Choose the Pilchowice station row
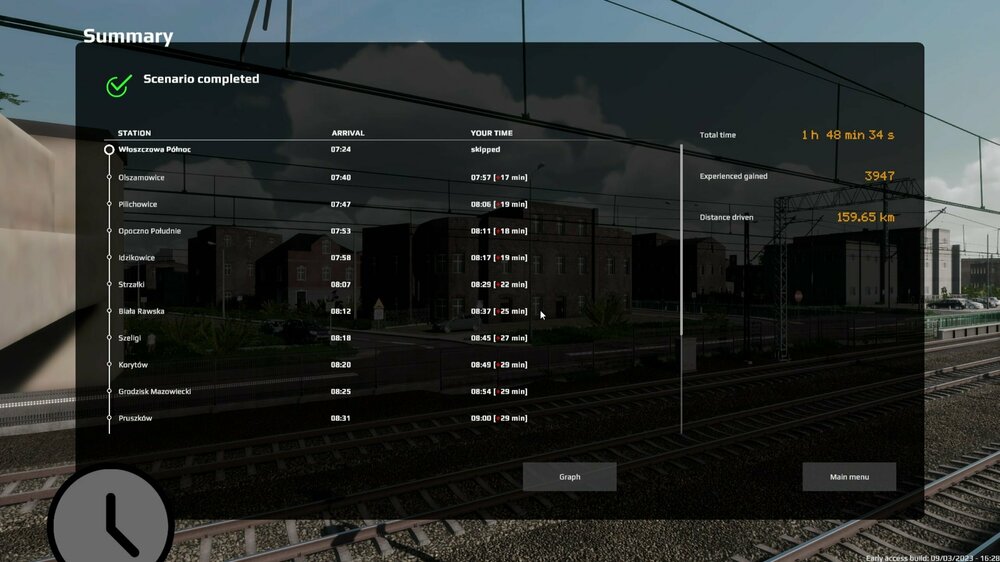The image size is (1000, 562). (x=137, y=204)
